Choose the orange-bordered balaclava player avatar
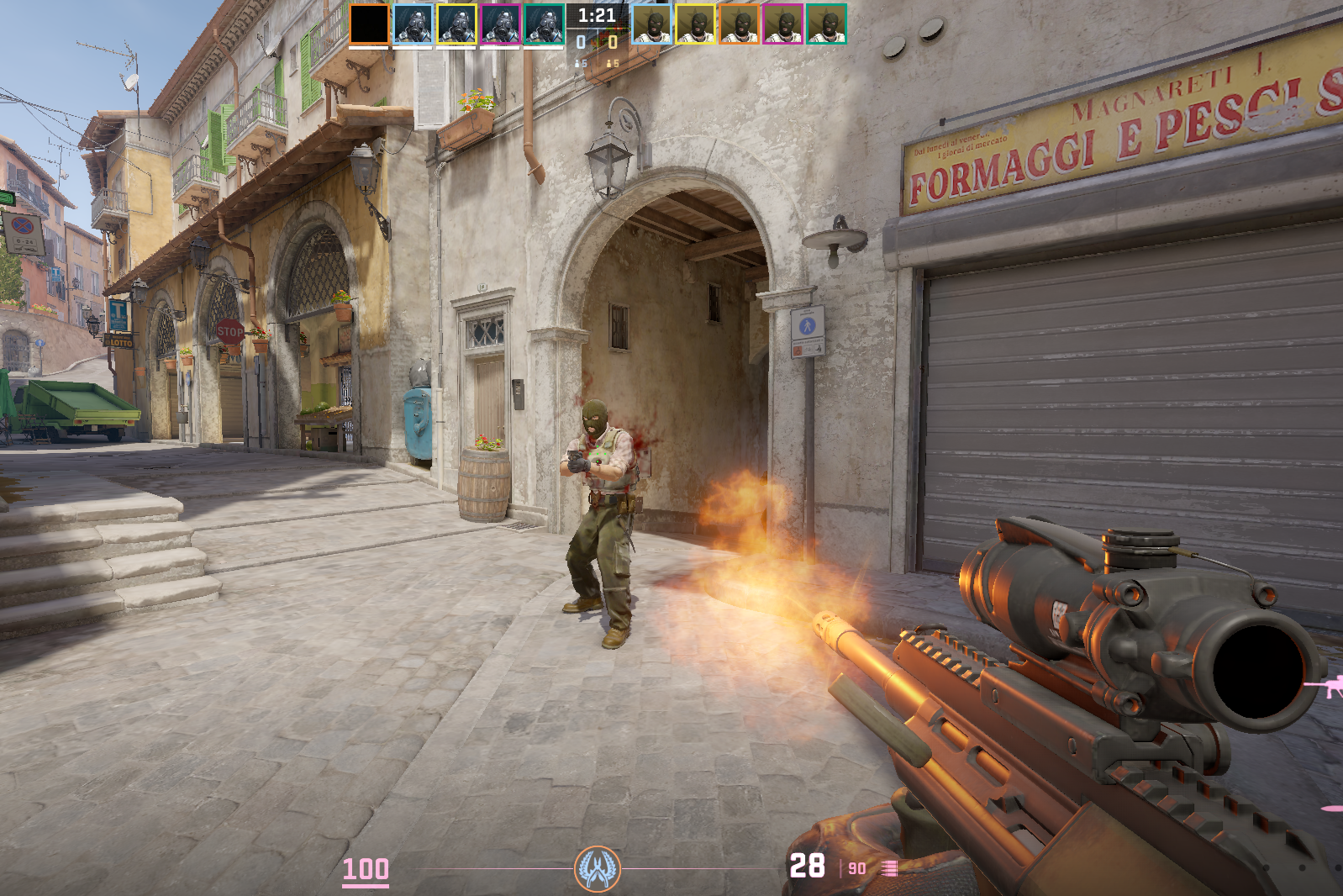This screenshot has height=896, width=1343. click(x=739, y=24)
